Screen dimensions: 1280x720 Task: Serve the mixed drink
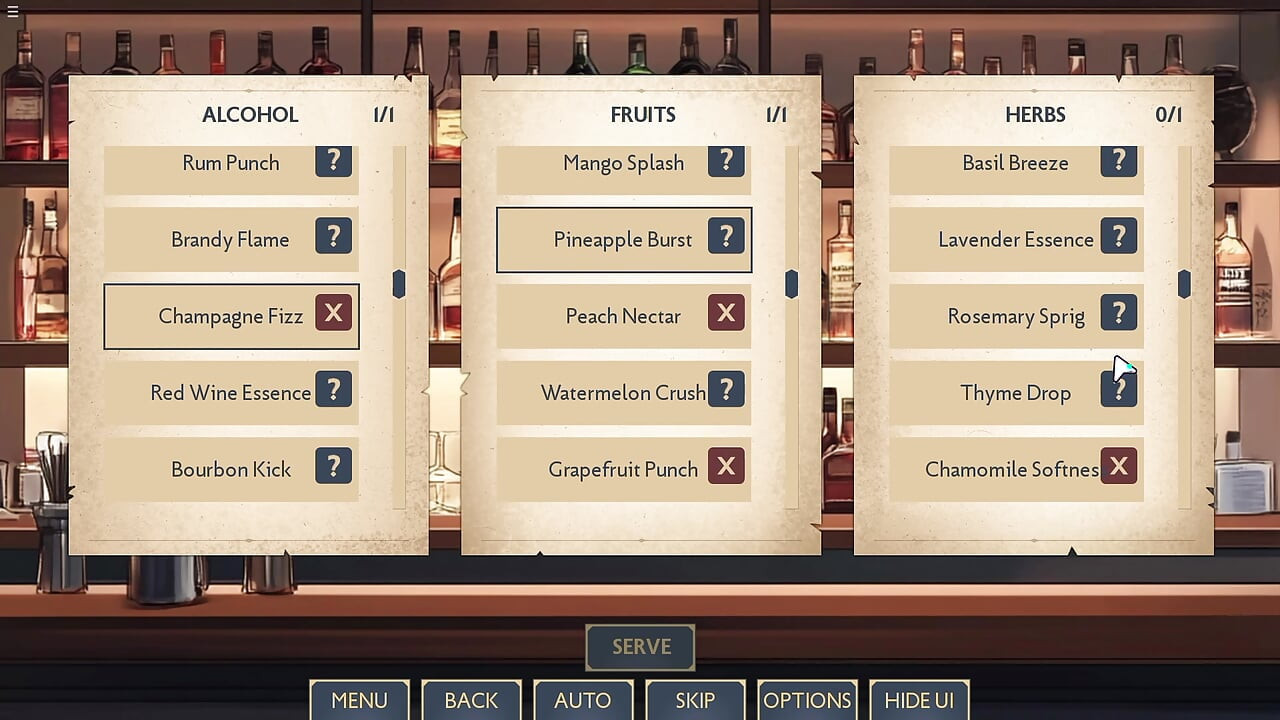point(640,647)
